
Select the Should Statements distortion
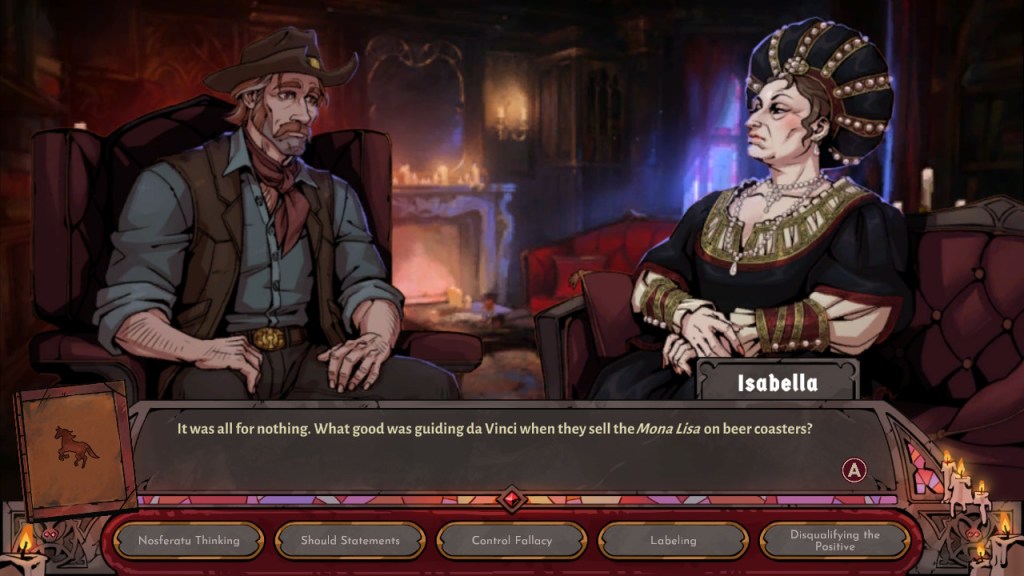pyautogui.click(x=350, y=541)
